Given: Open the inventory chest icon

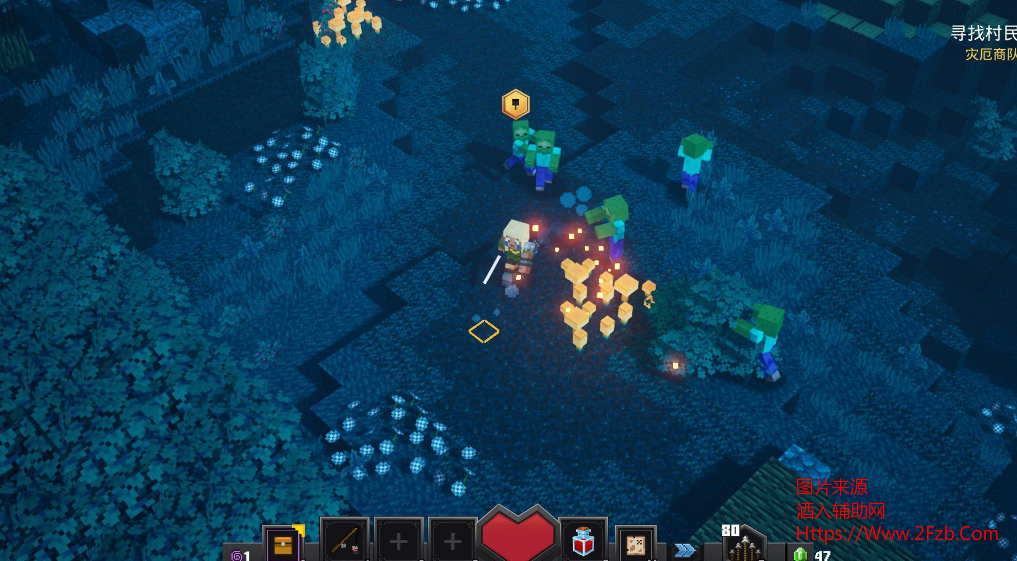Looking at the screenshot, I should pyautogui.click(x=283, y=545).
